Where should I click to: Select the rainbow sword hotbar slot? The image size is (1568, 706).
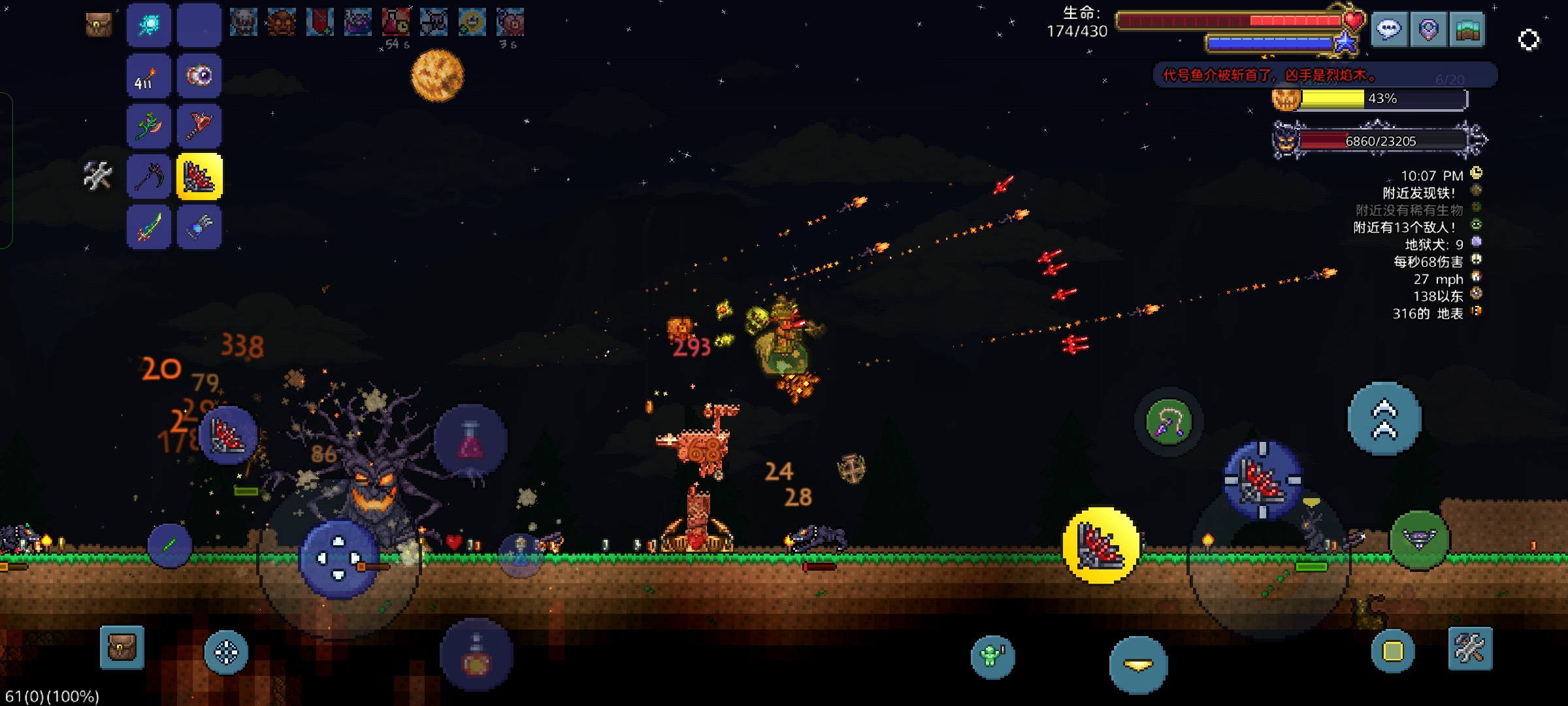(x=149, y=227)
